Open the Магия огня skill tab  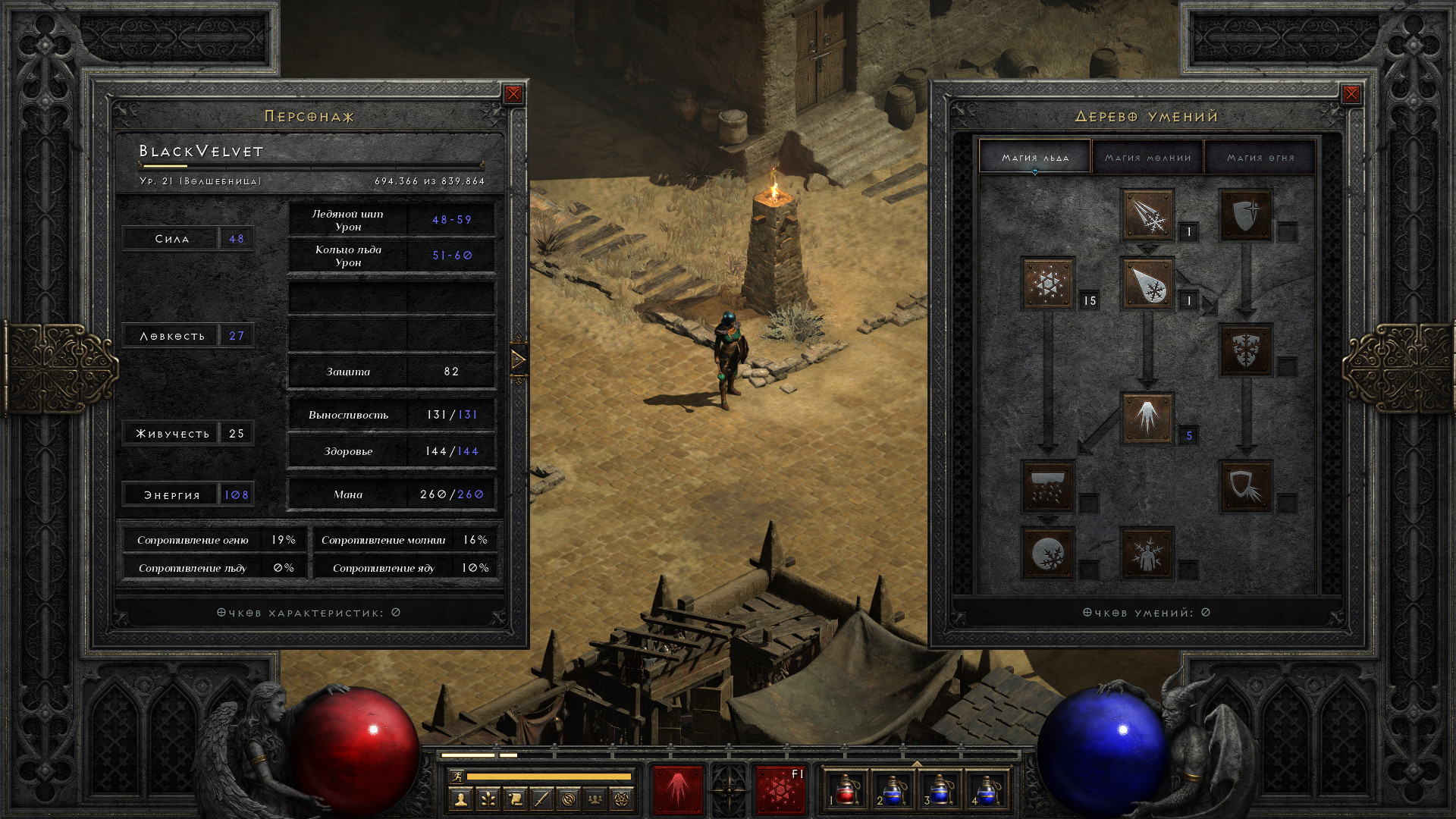click(1260, 158)
